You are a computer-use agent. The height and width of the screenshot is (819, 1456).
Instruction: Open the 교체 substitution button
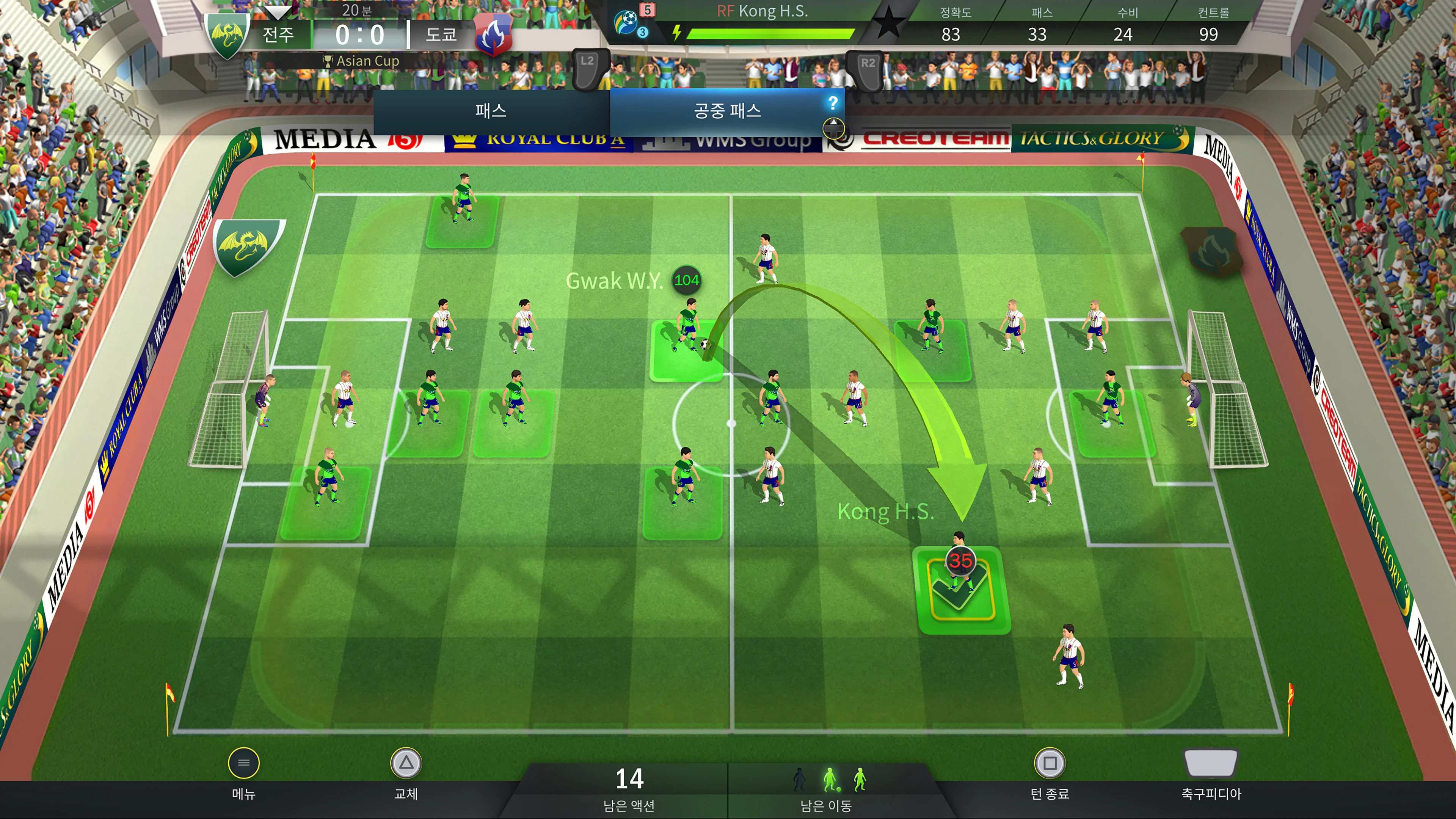[406, 764]
